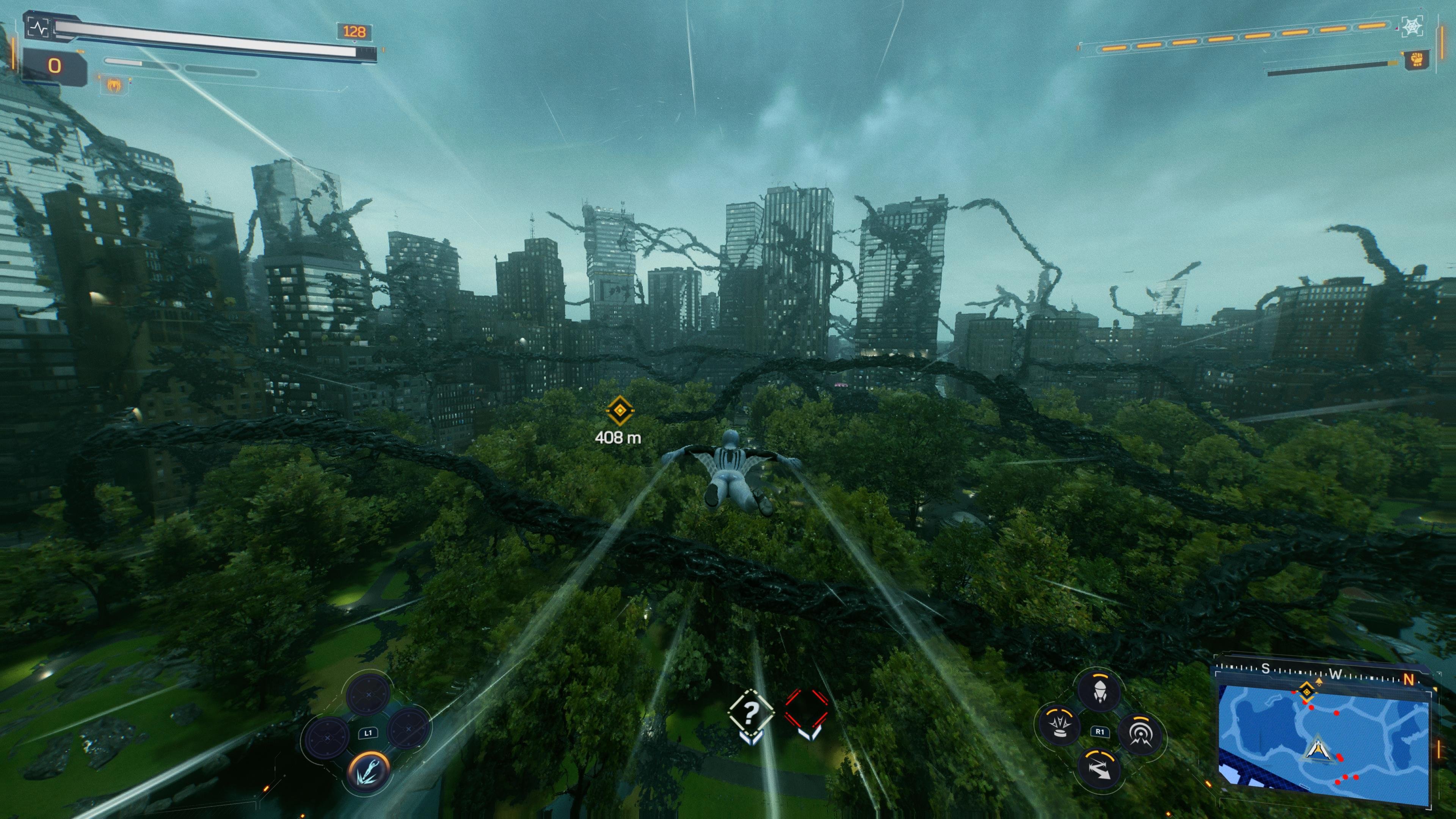This screenshot has width=1456, height=819.
Task: Click the question mark diamond icon
Action: pos(751,714)
